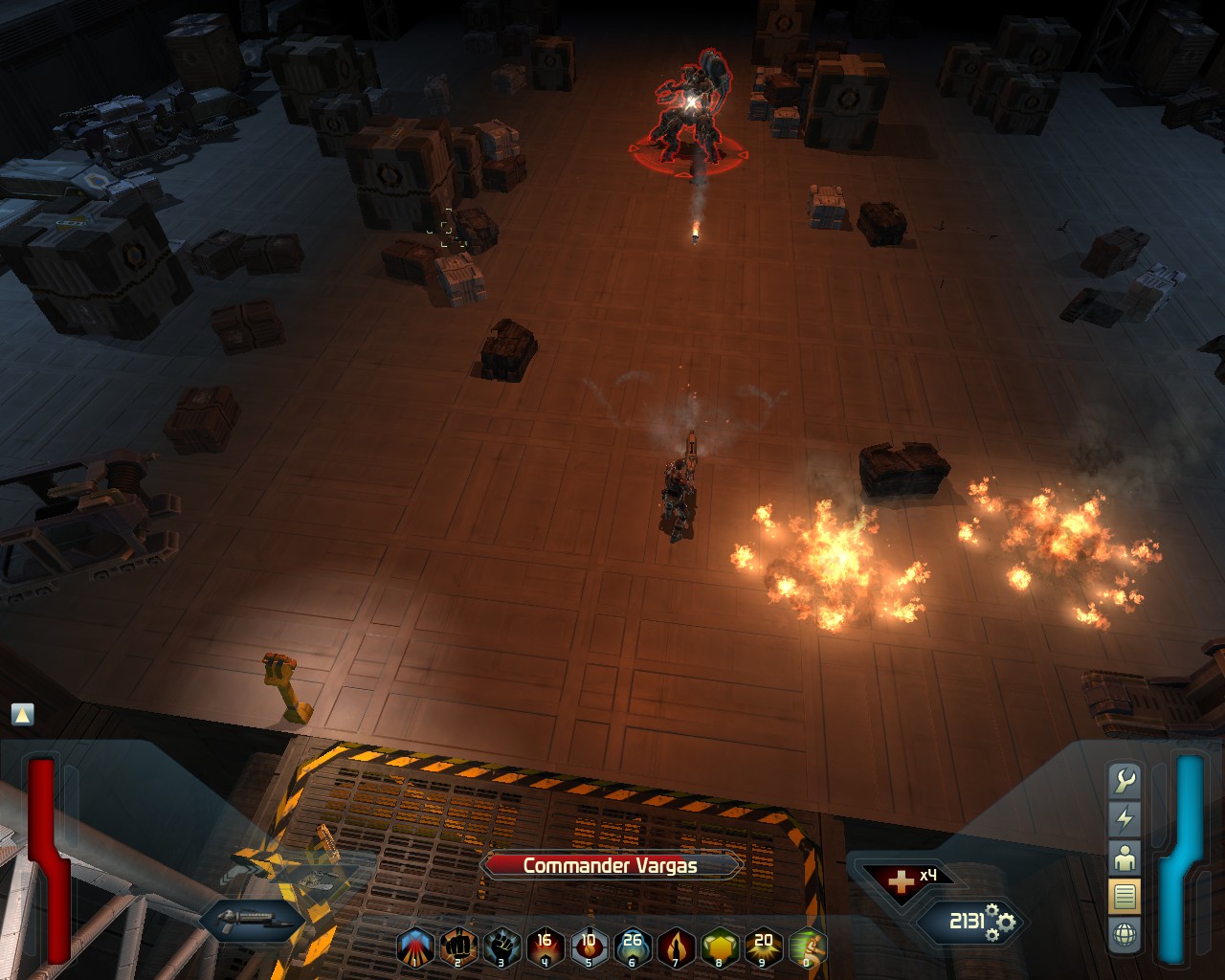Trigger the blue raised-fist ability in slot 3
The image size is (1225, 980).
pyautogui.click(x=501, y=947)
